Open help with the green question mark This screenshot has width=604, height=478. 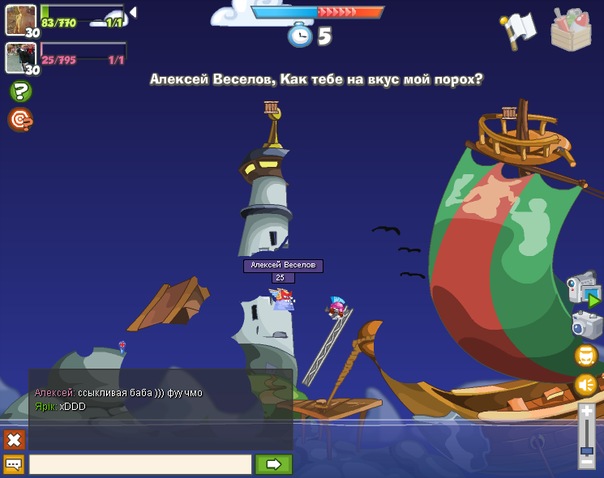(x=19, y=92)
